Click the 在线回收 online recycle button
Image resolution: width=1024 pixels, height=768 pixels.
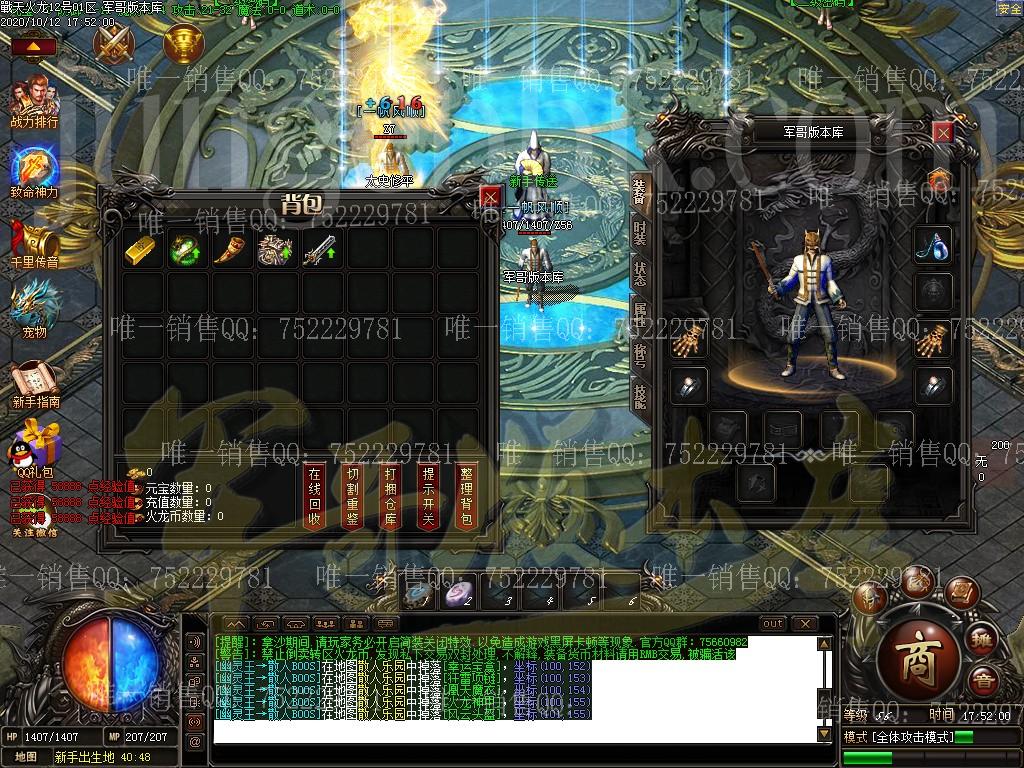315,495
